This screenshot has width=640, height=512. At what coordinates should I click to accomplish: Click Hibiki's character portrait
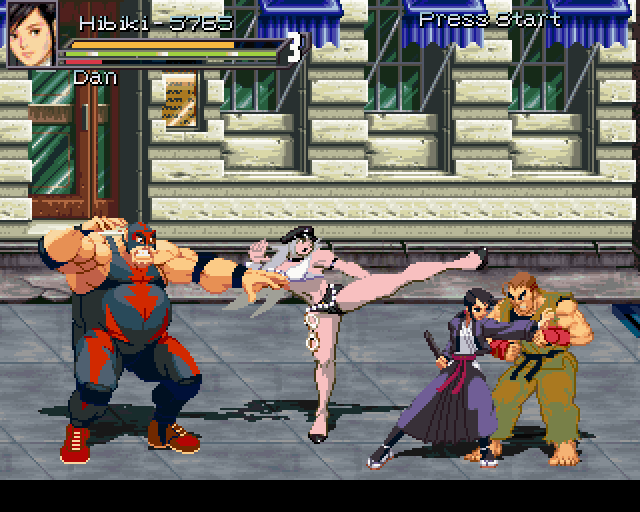click(x=32, y=36)
